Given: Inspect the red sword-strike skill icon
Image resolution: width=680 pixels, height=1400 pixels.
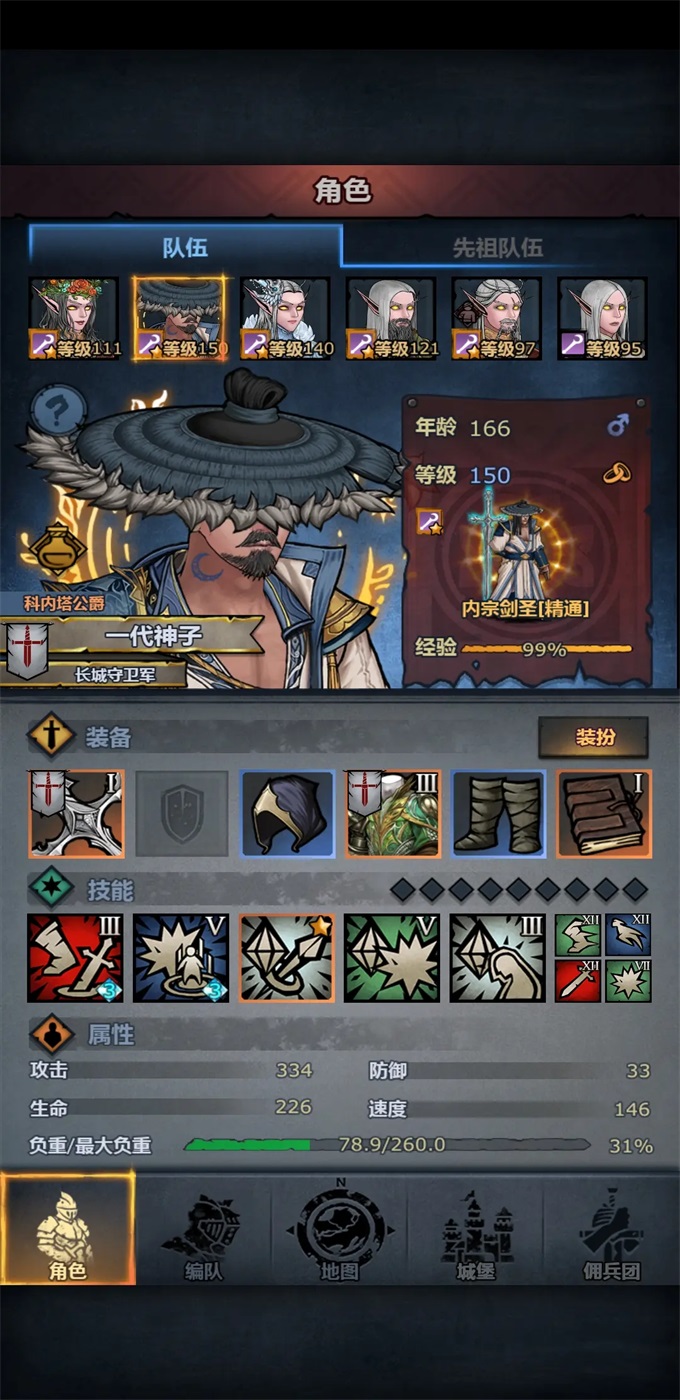Looking at the screenshot, I should [x=76, y=958].
